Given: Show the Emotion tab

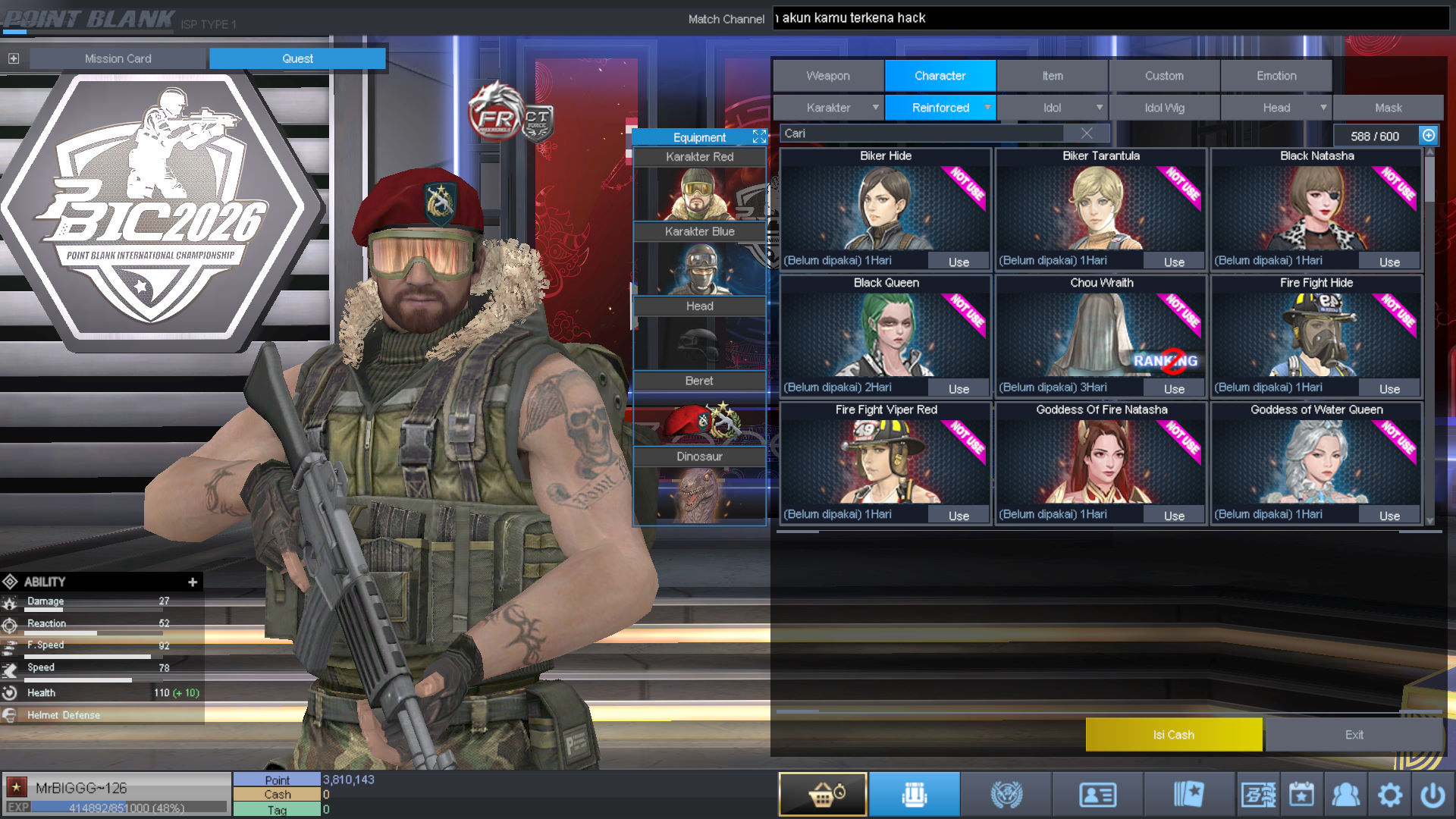Looking at the screenshot, I should [x=1276, y=76].
